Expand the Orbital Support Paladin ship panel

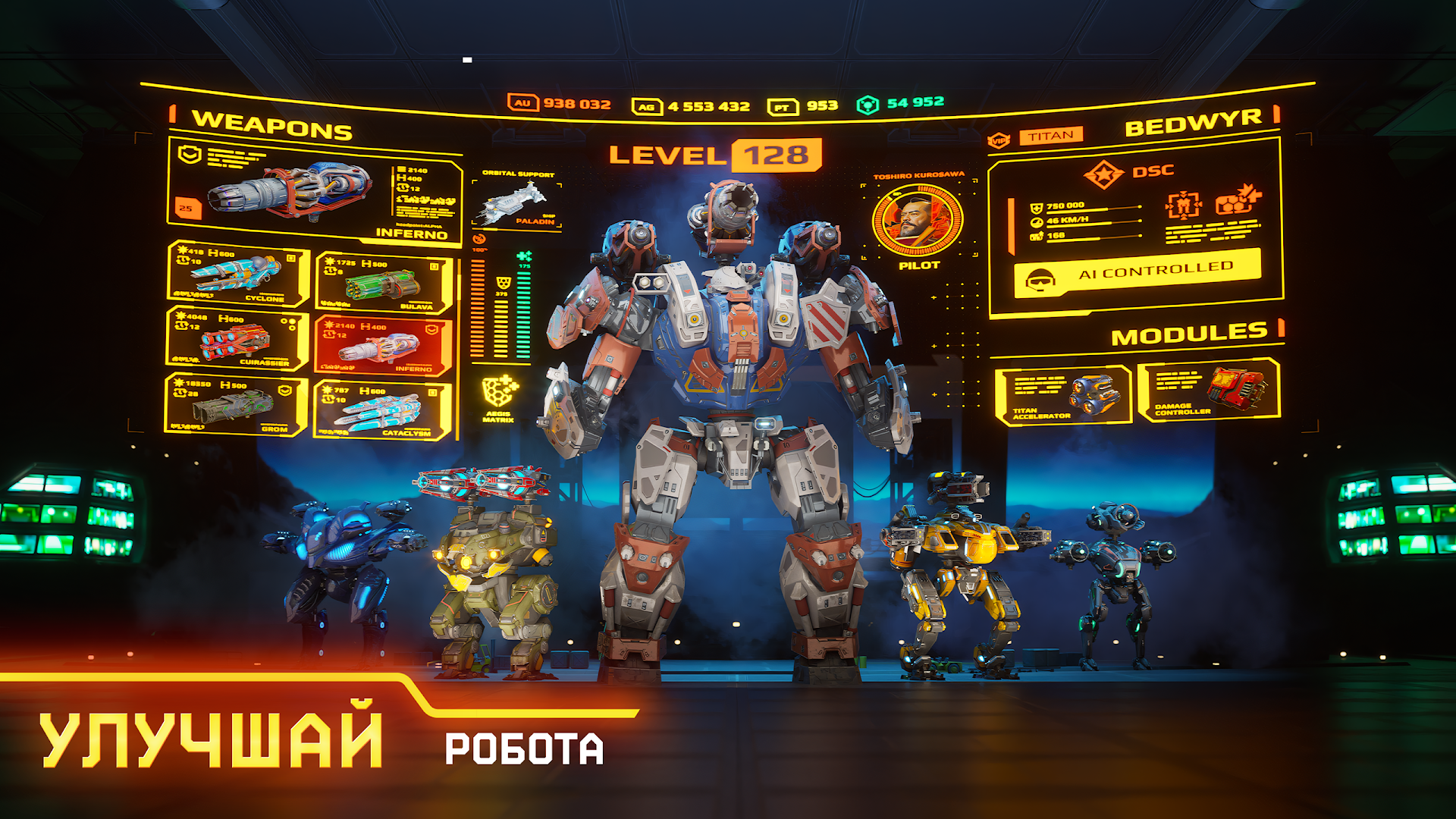[516, 201]
